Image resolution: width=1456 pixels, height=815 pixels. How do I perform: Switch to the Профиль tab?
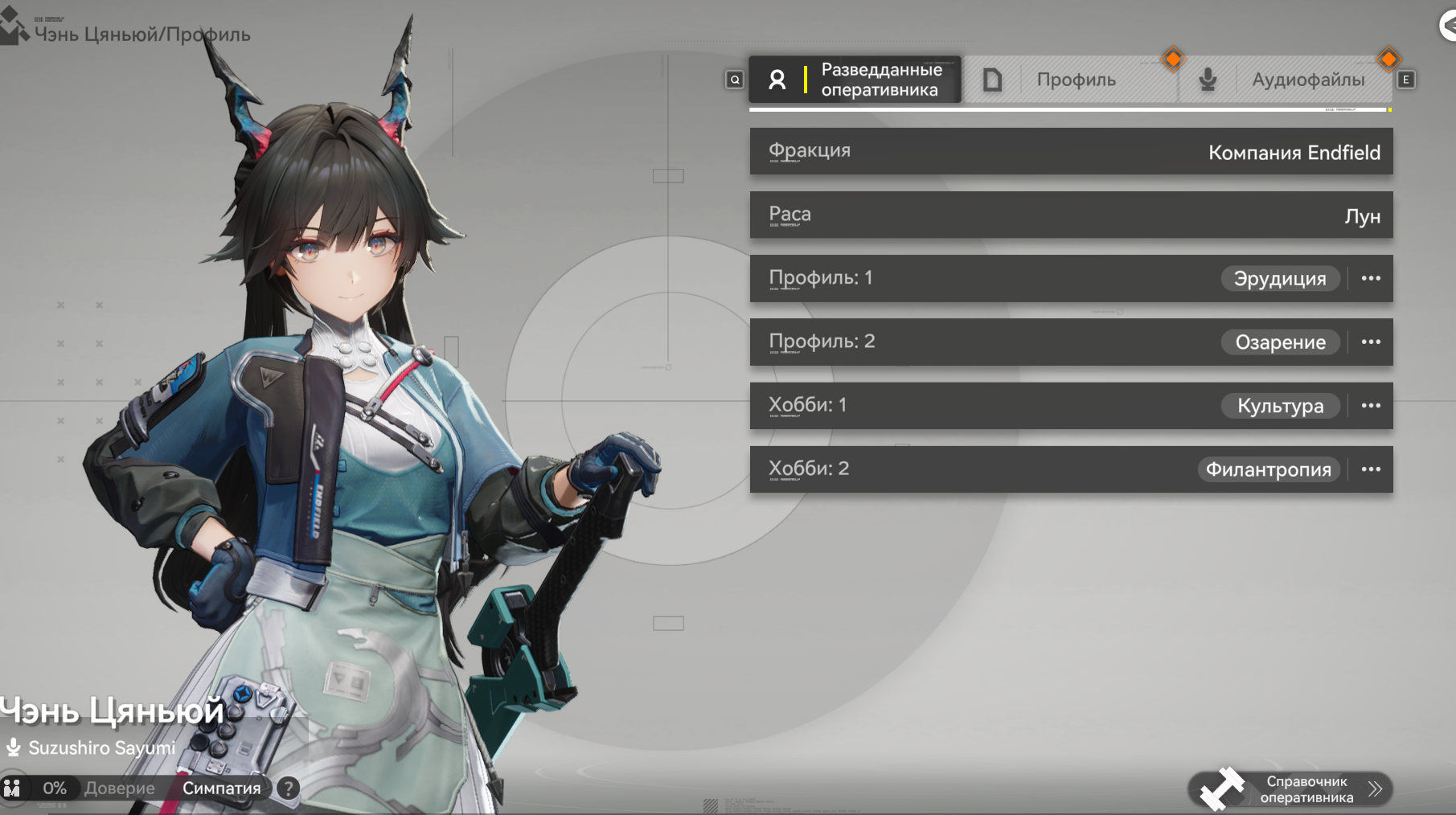[1075, 80]
